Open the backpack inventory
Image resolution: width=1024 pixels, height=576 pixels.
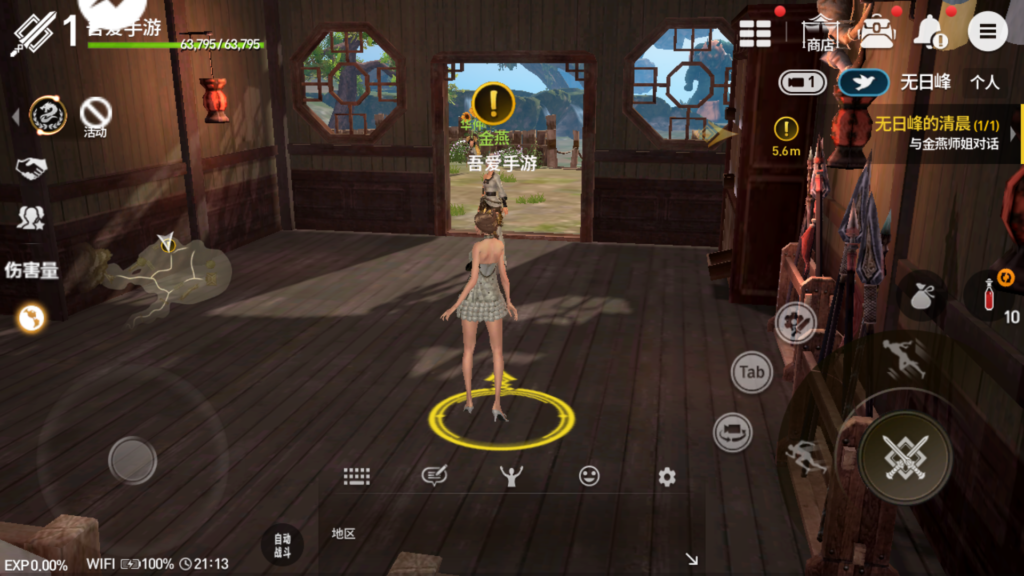877,32
